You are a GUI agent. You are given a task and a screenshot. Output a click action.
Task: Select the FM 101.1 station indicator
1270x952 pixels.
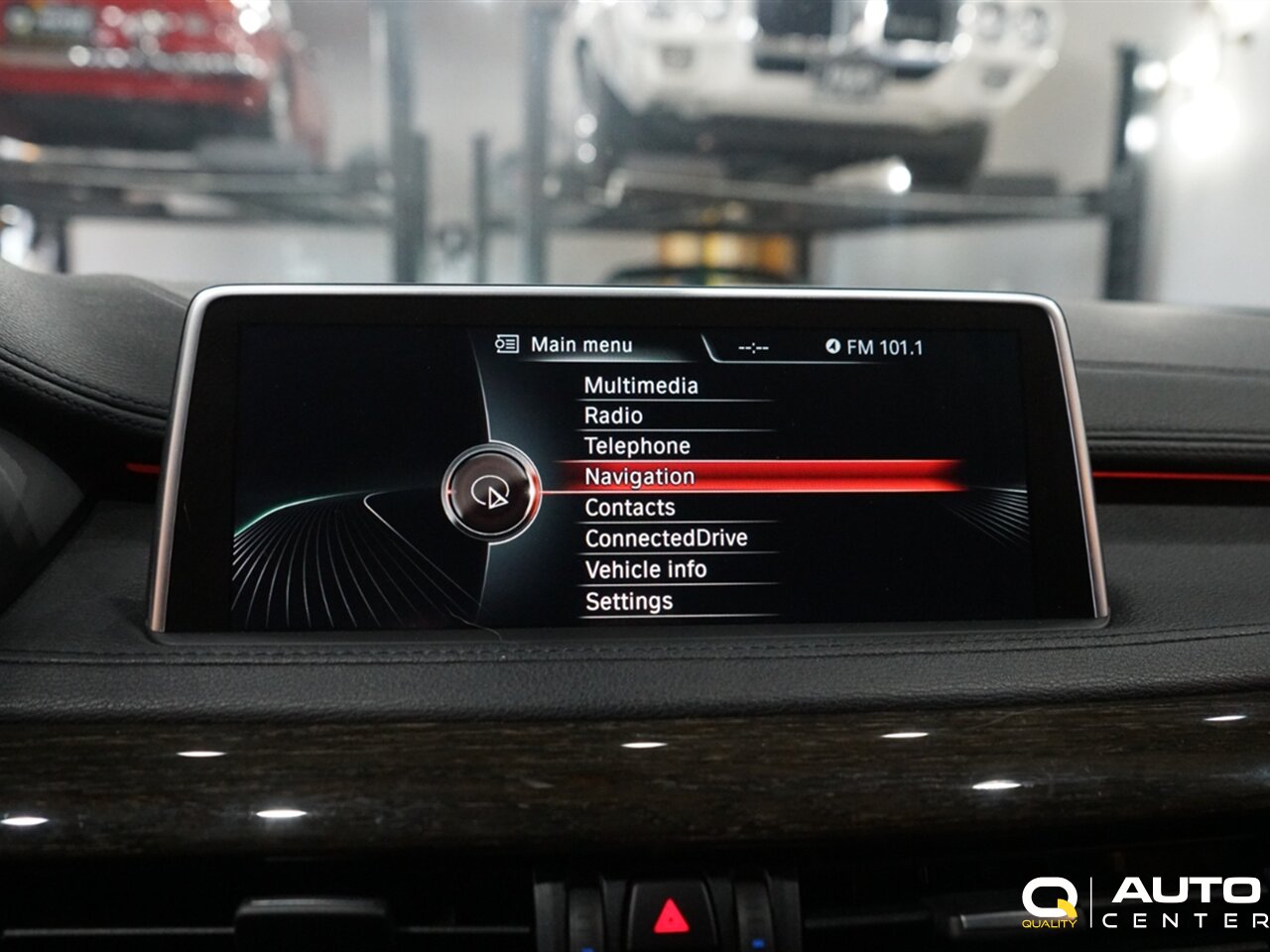874,347
